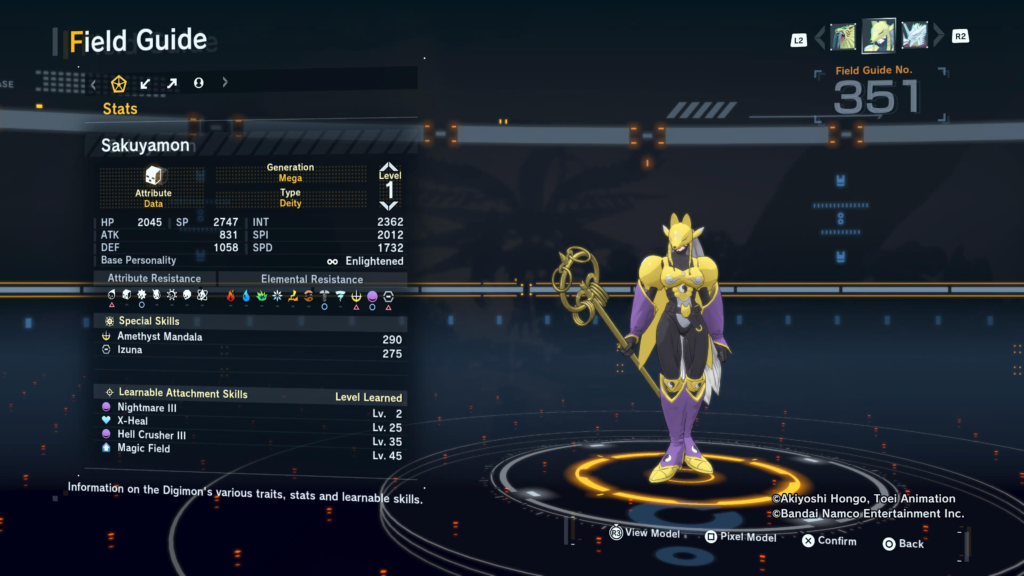Click the right chevron beside the portraits

[x=938, y=37]
